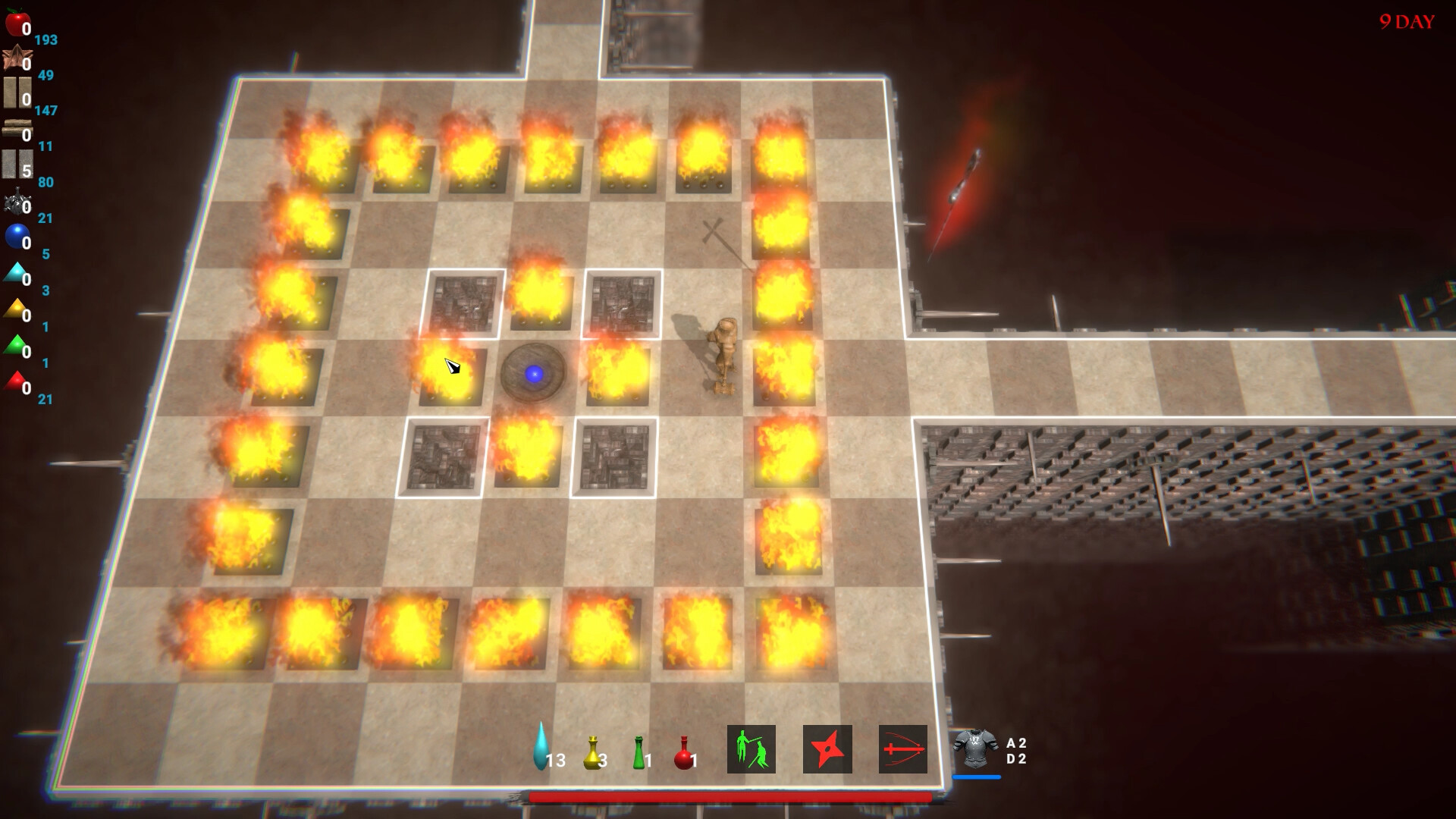Select the cyan pyramid gem resource
Screen dimensions: 1456x819
point(15,273)
